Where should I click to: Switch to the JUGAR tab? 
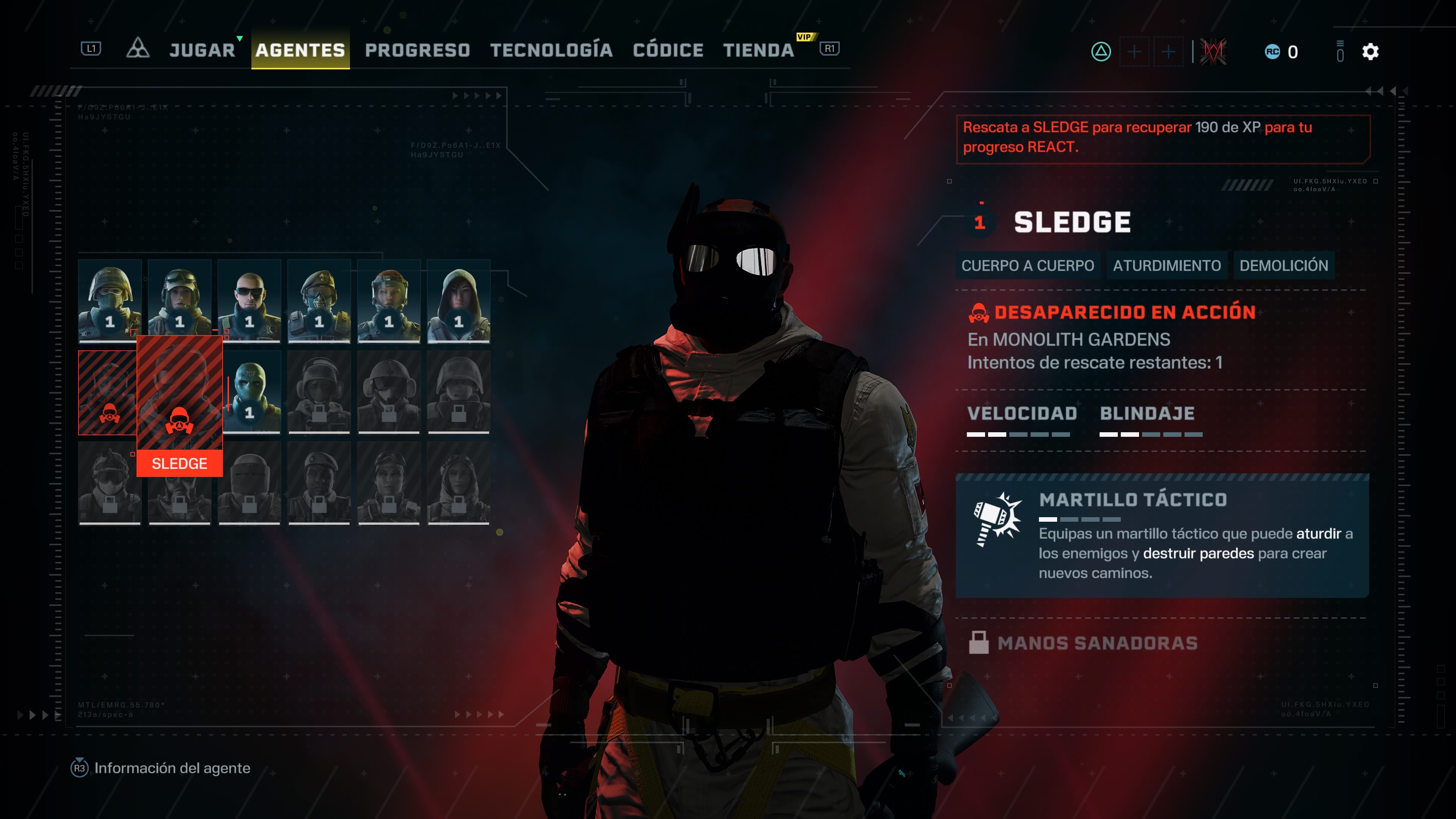(x=202, y=50)
